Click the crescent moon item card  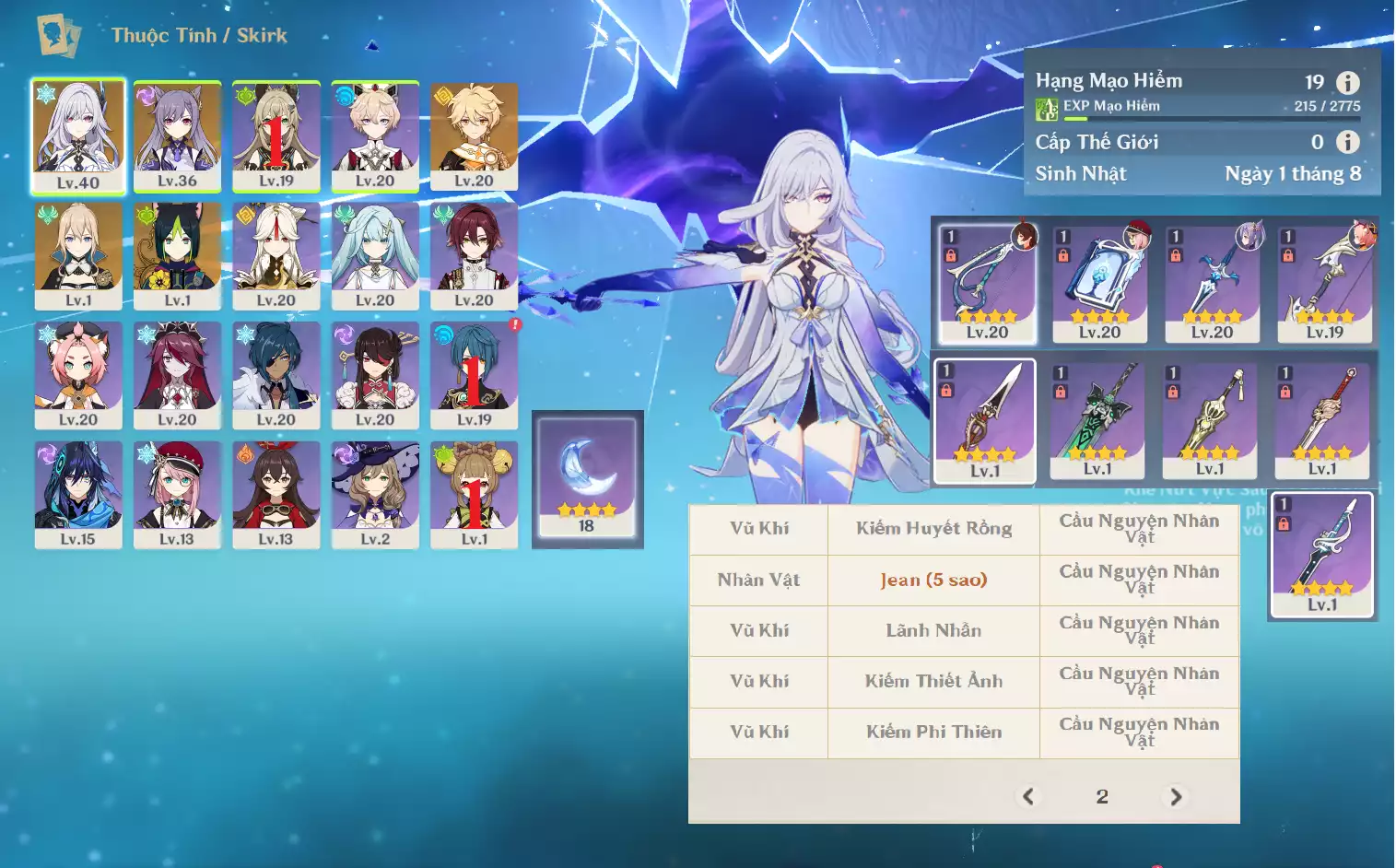[x=587, y=477]
